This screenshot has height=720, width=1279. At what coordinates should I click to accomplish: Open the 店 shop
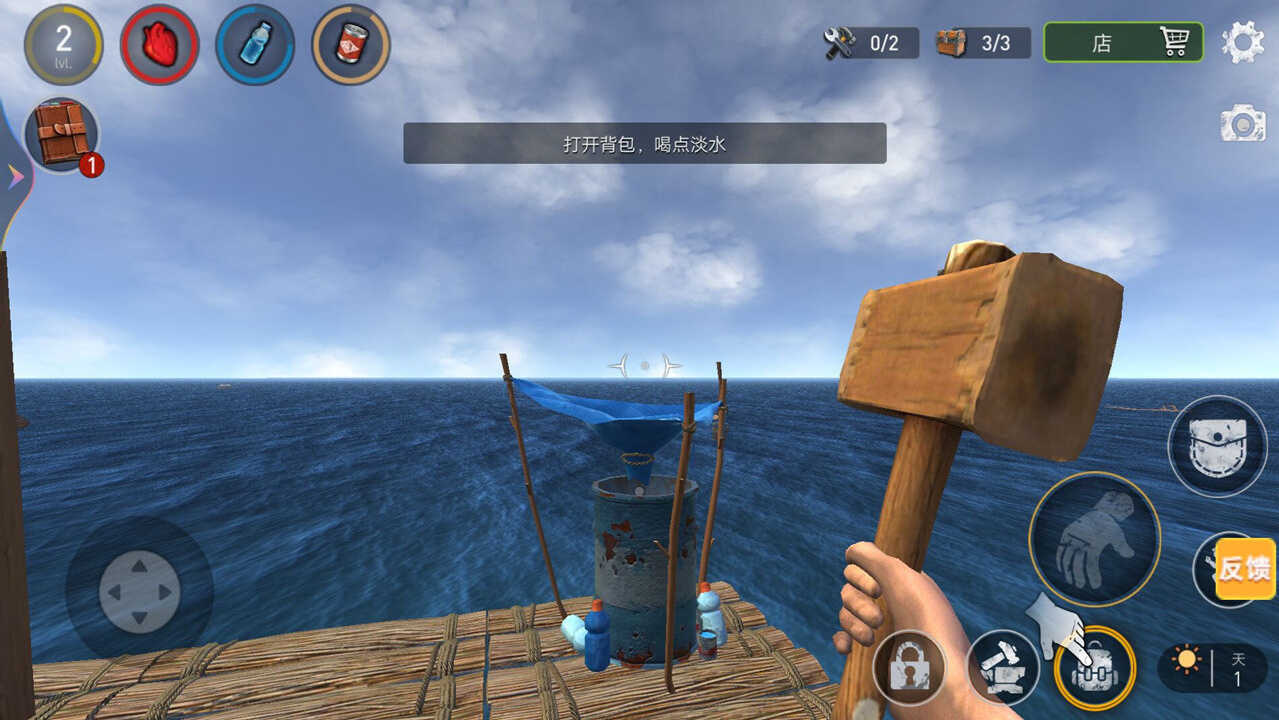1123,43
